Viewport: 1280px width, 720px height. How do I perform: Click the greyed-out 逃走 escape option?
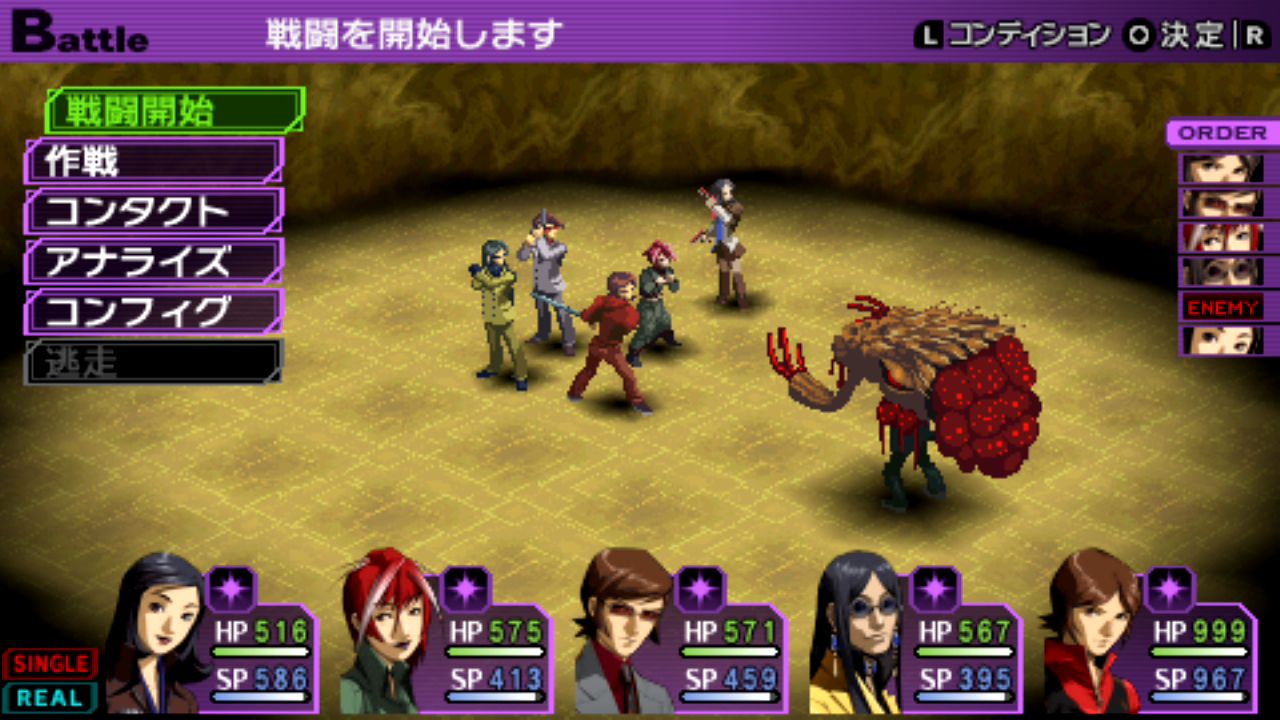pyautogui.click(x=154, y=361)
